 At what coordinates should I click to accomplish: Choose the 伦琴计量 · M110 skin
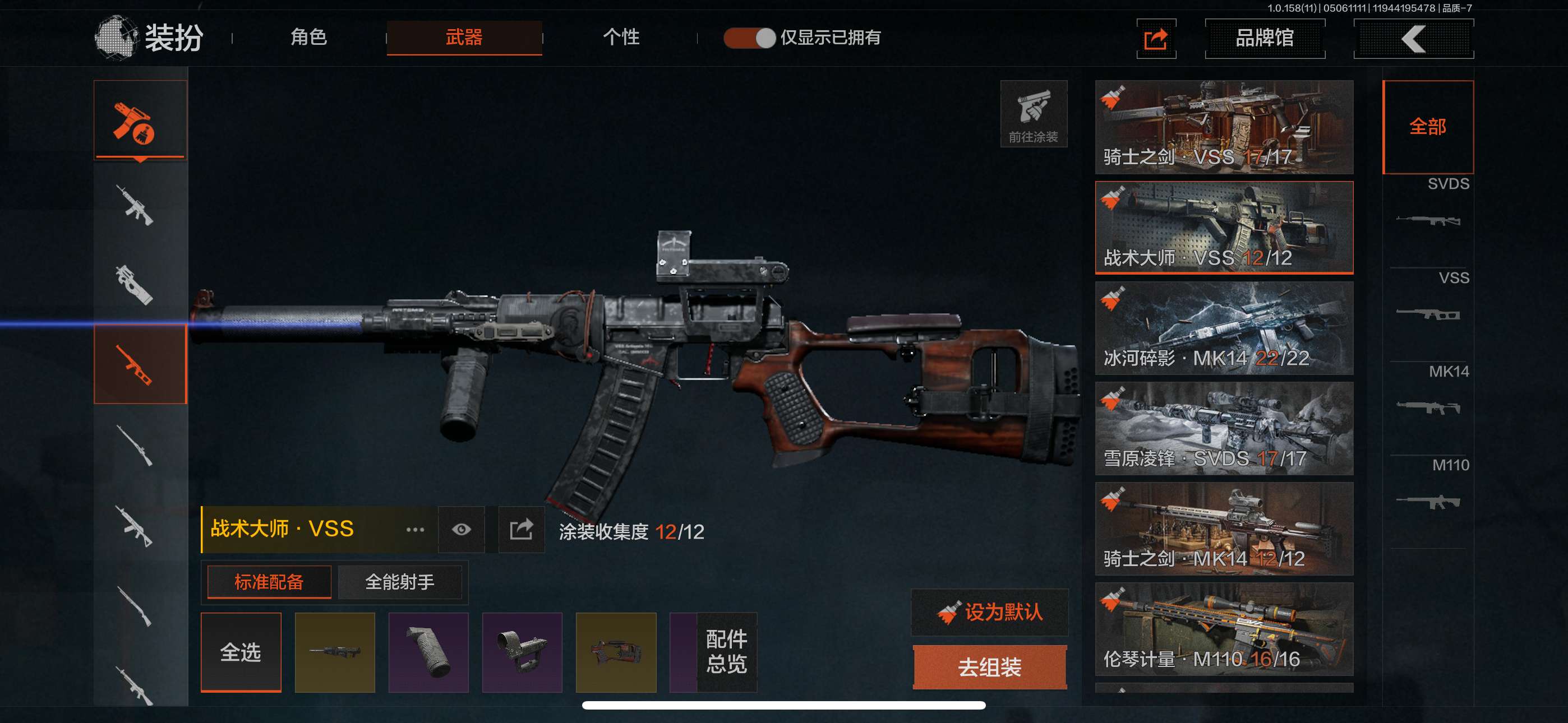click(1224, 629)
